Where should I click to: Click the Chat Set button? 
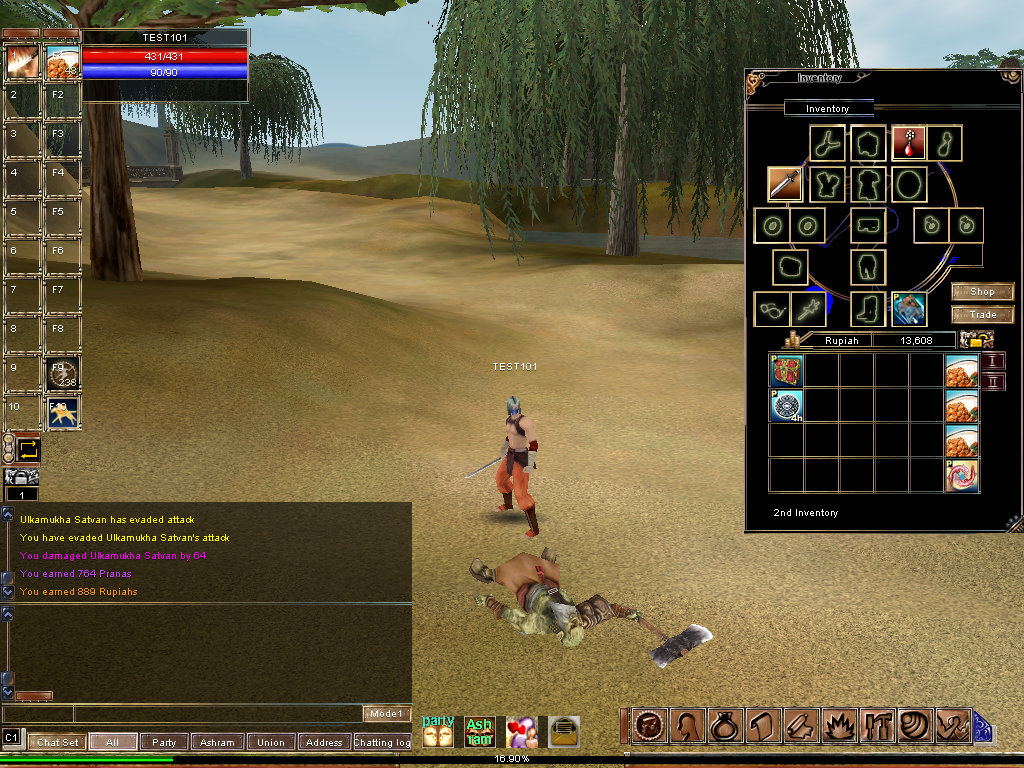(57, 742)
